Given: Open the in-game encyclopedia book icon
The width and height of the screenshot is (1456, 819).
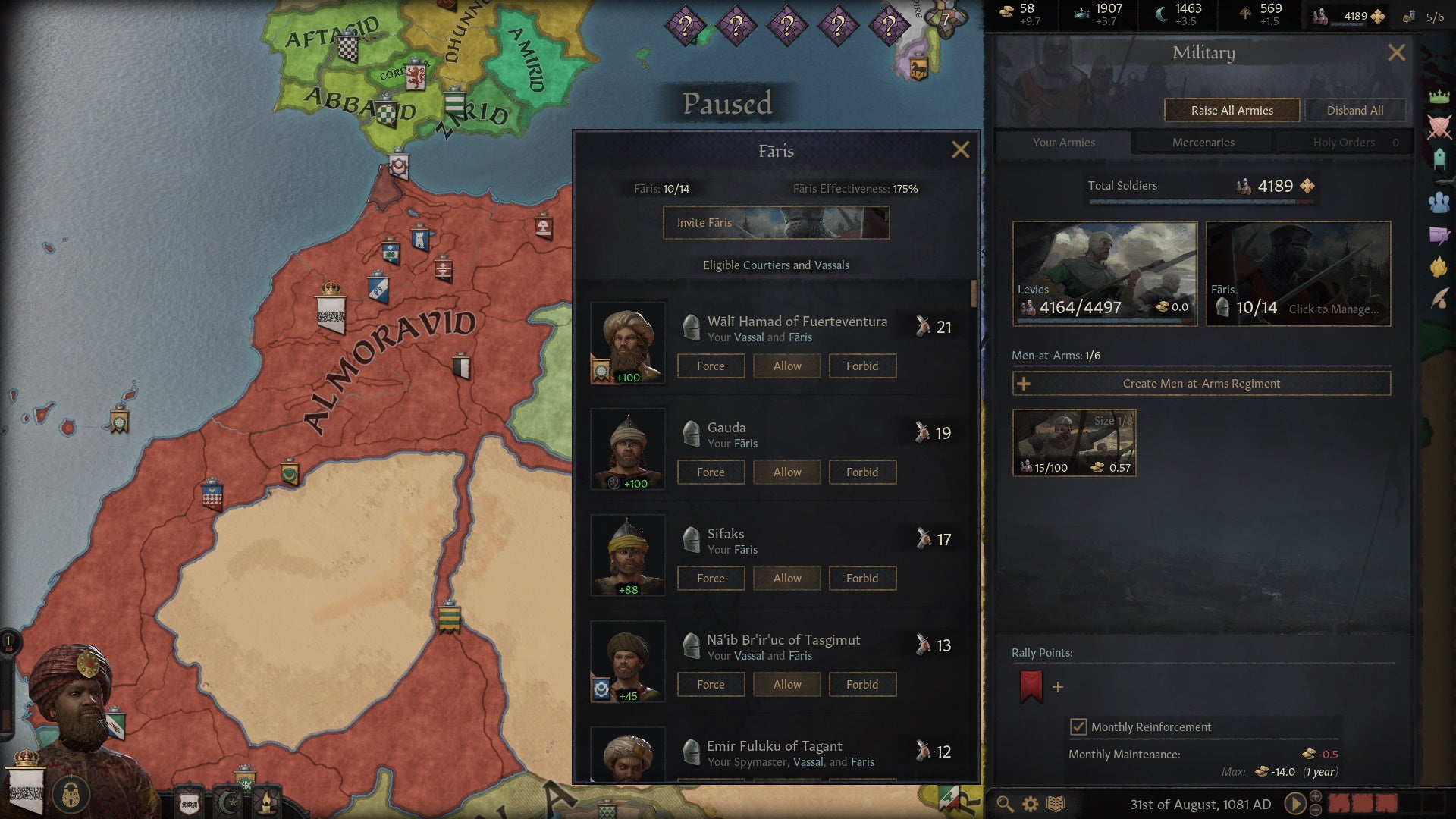Looking at the screenshot, I should click(1054, 804).
